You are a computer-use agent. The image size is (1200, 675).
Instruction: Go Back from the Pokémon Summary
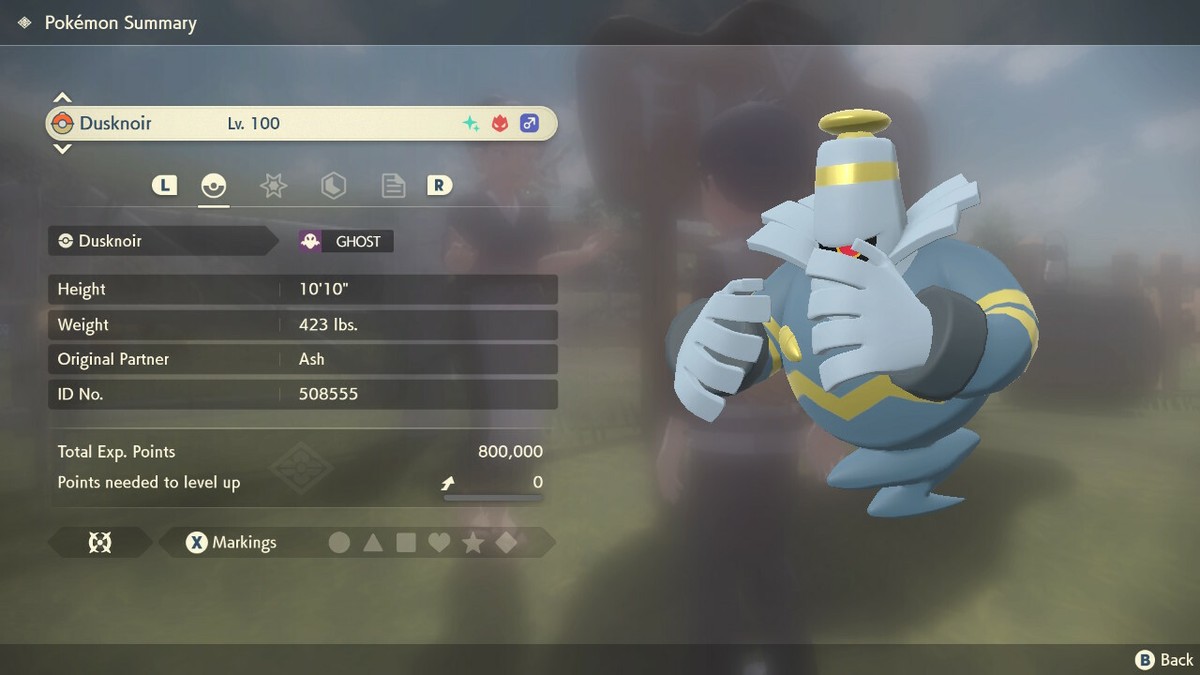coord(1164,659)
